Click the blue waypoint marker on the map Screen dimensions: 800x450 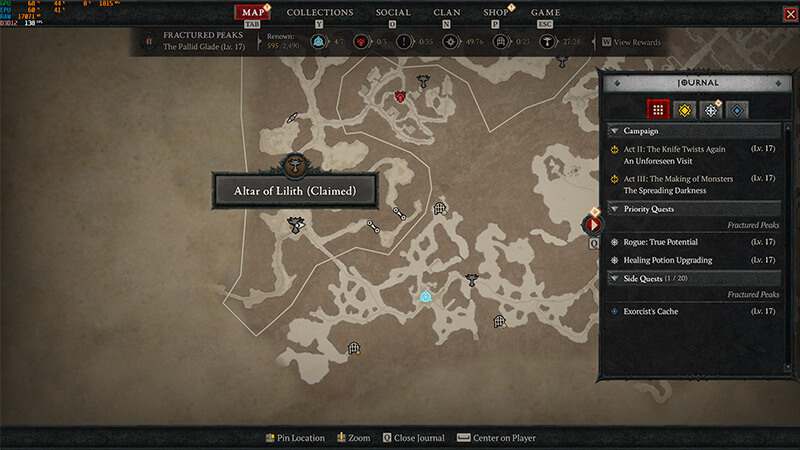point(425,296)
